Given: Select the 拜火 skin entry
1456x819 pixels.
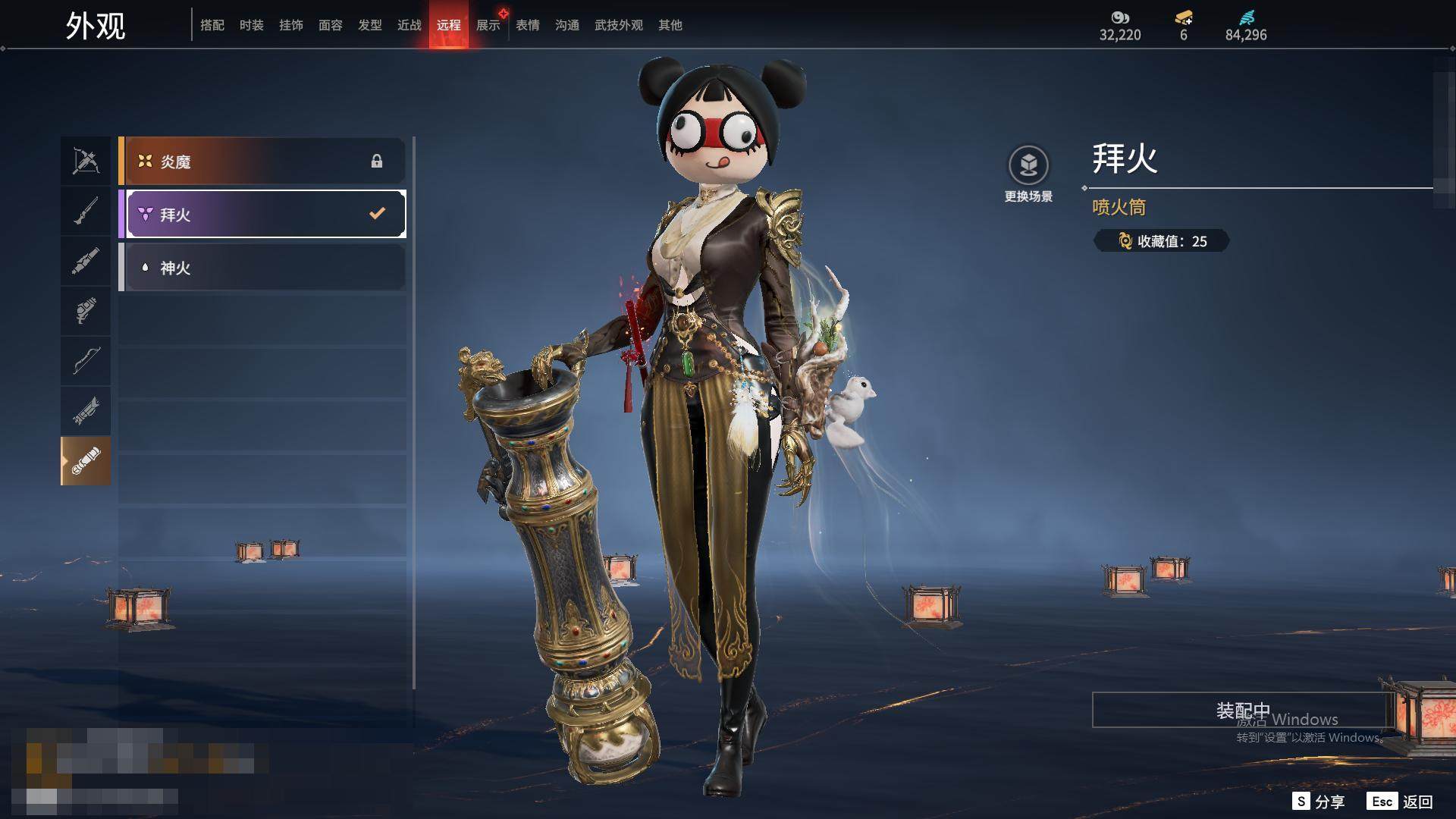Looking at the screenshot, I should pyautogui.click(x=262, y=215).
